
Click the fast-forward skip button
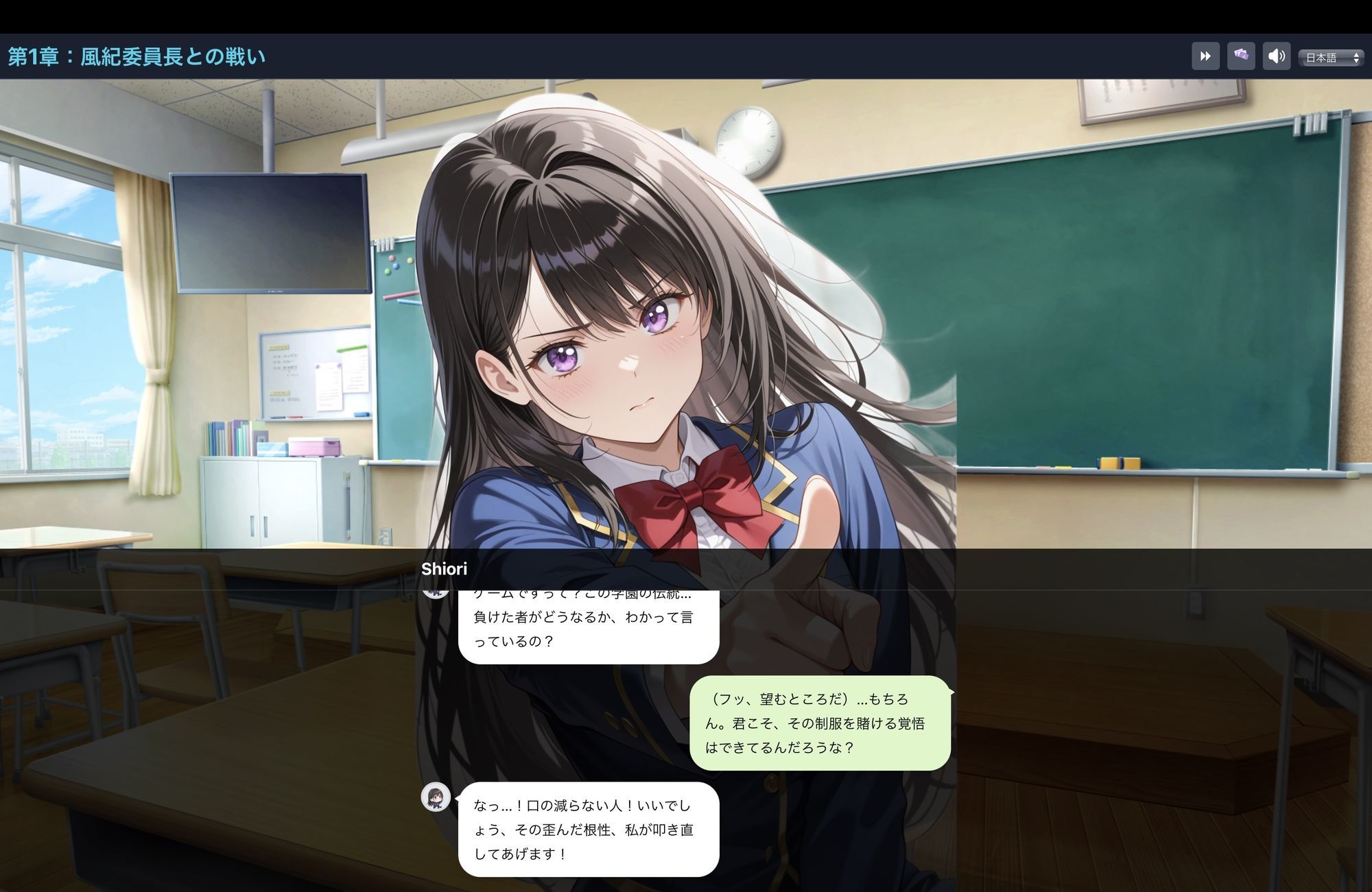click(1205, 56)
